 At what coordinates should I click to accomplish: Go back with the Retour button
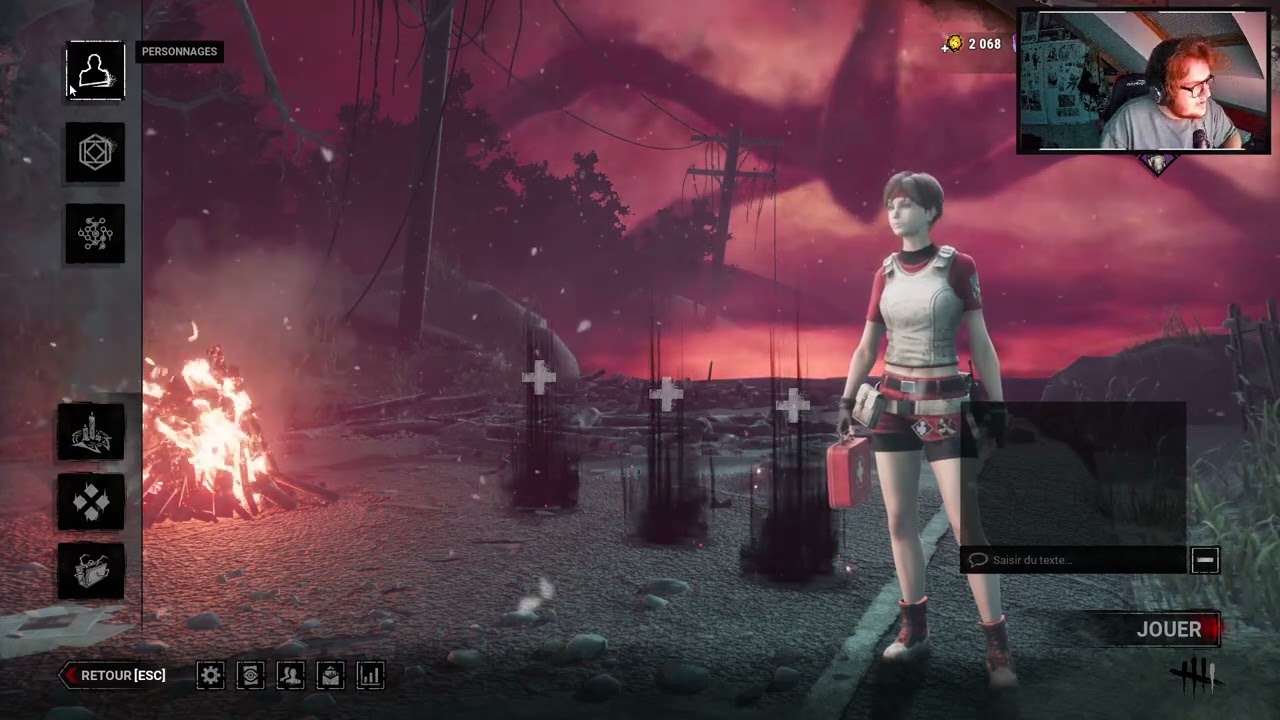click(114, 675)
